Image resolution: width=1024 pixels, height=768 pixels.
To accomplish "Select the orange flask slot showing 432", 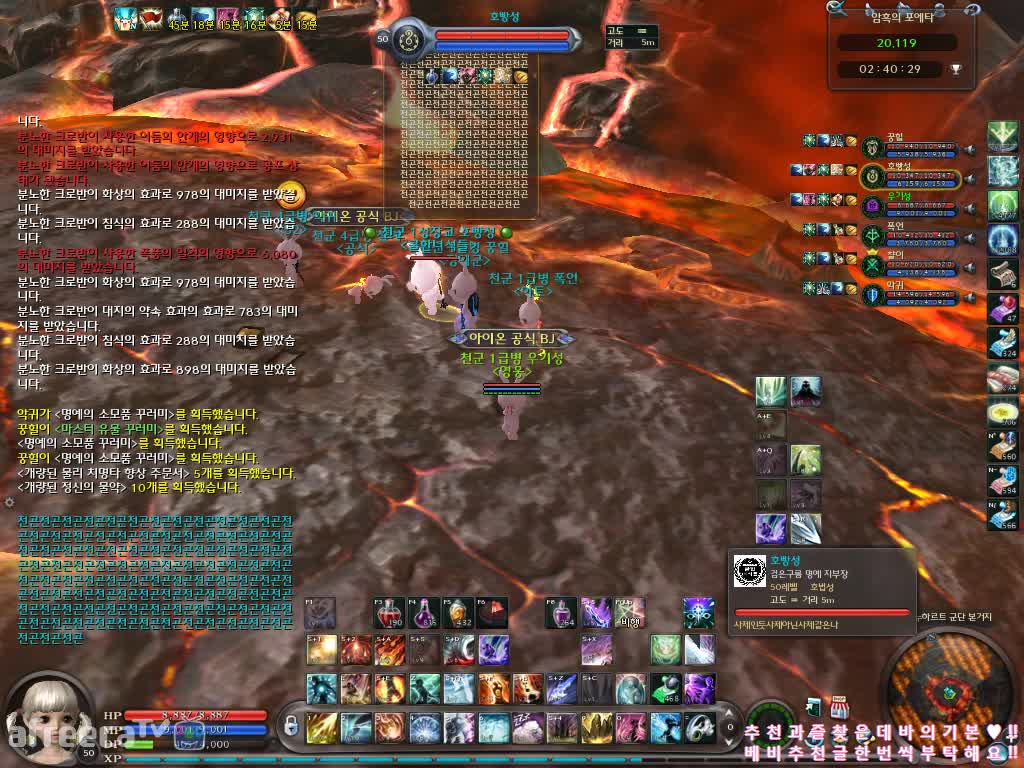I will [458, 612].
